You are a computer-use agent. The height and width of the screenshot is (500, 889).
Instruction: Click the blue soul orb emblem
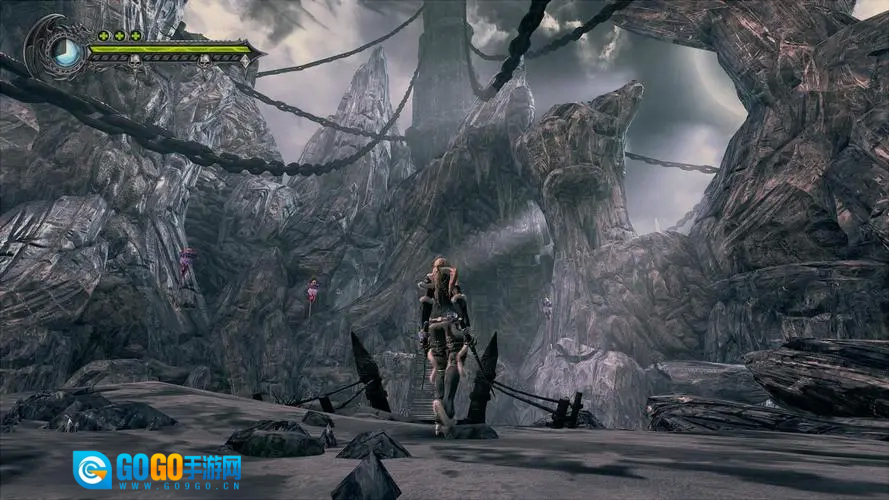tap(67, 49)
